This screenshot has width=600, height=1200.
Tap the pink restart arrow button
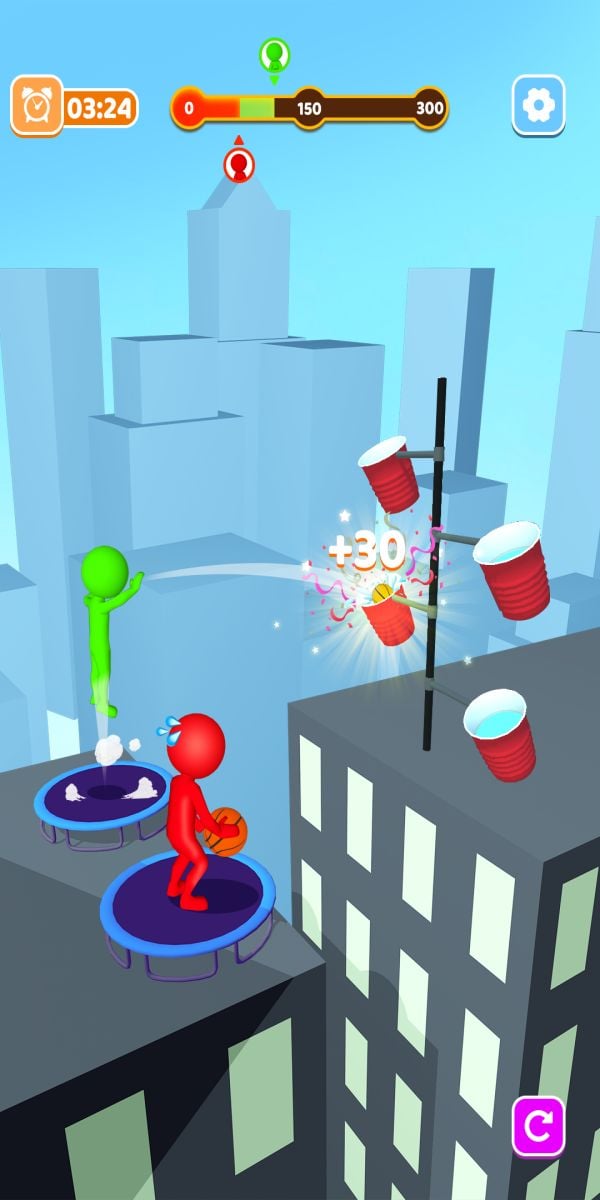538,1126
